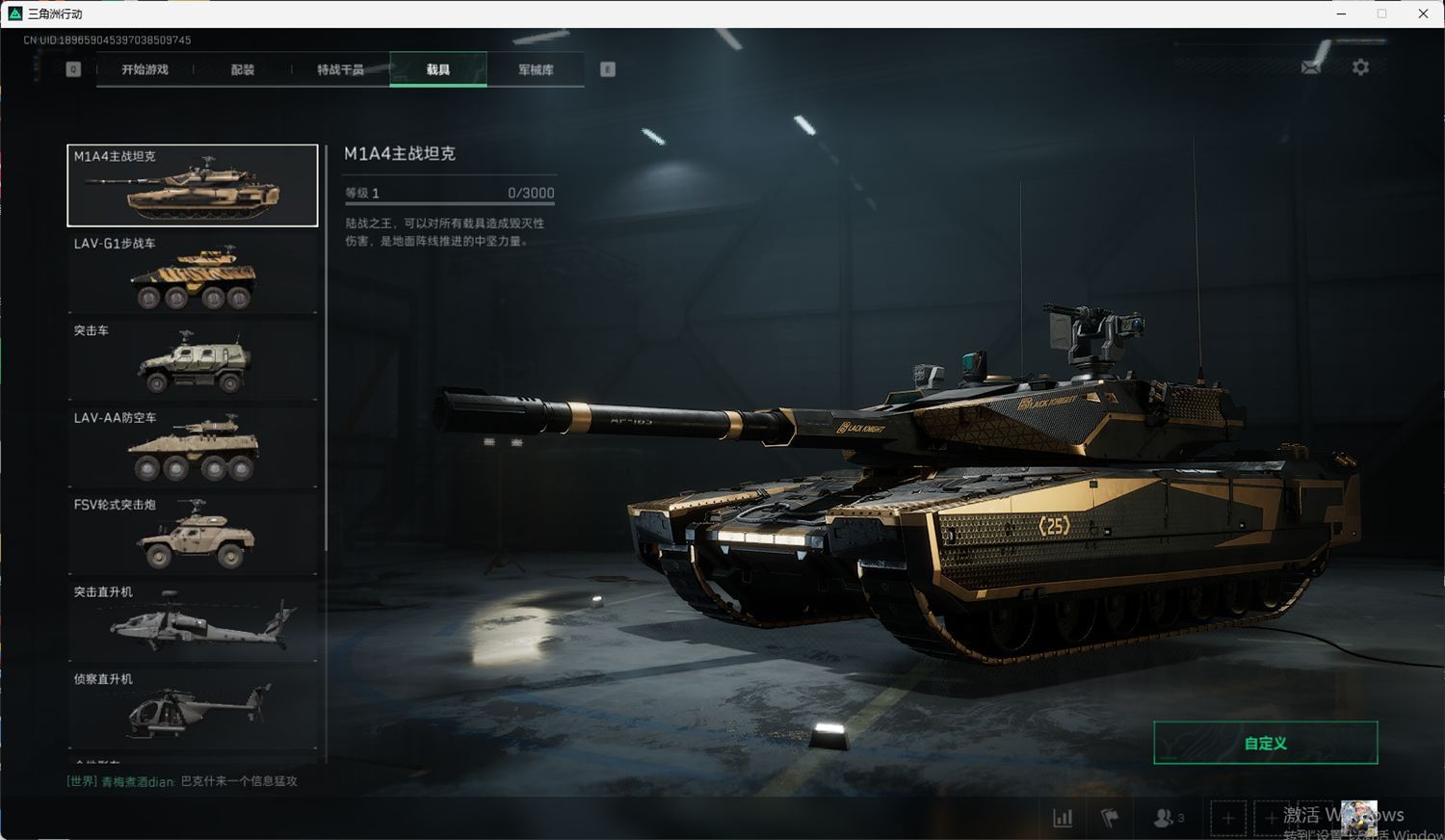Open the bar chart stats icon
Screen dimensions: 1445x840
click(1063, 818)
